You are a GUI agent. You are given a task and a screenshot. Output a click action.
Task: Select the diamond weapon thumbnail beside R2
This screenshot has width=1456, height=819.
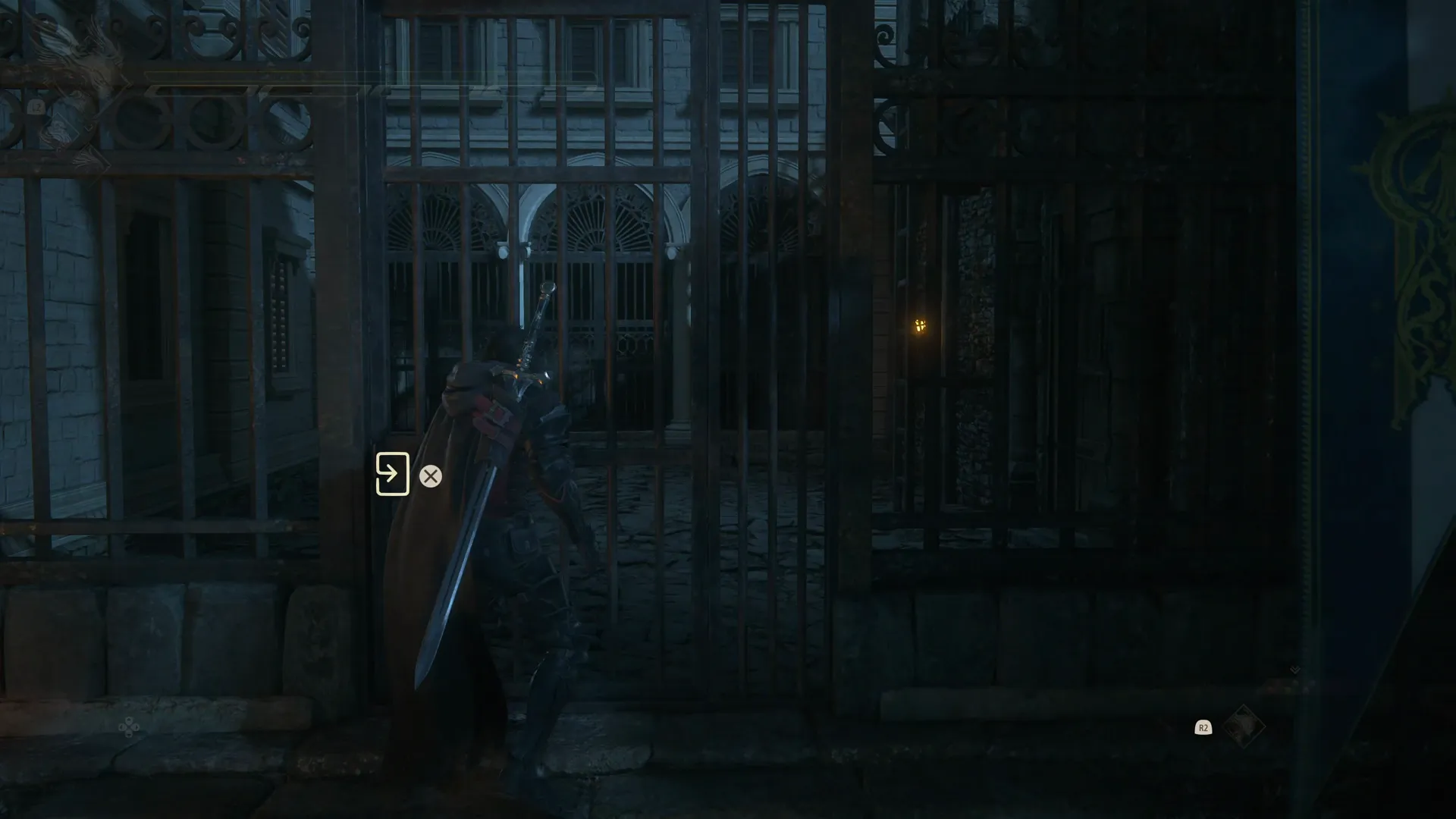pyautogui.click(x=1244, y=726)
